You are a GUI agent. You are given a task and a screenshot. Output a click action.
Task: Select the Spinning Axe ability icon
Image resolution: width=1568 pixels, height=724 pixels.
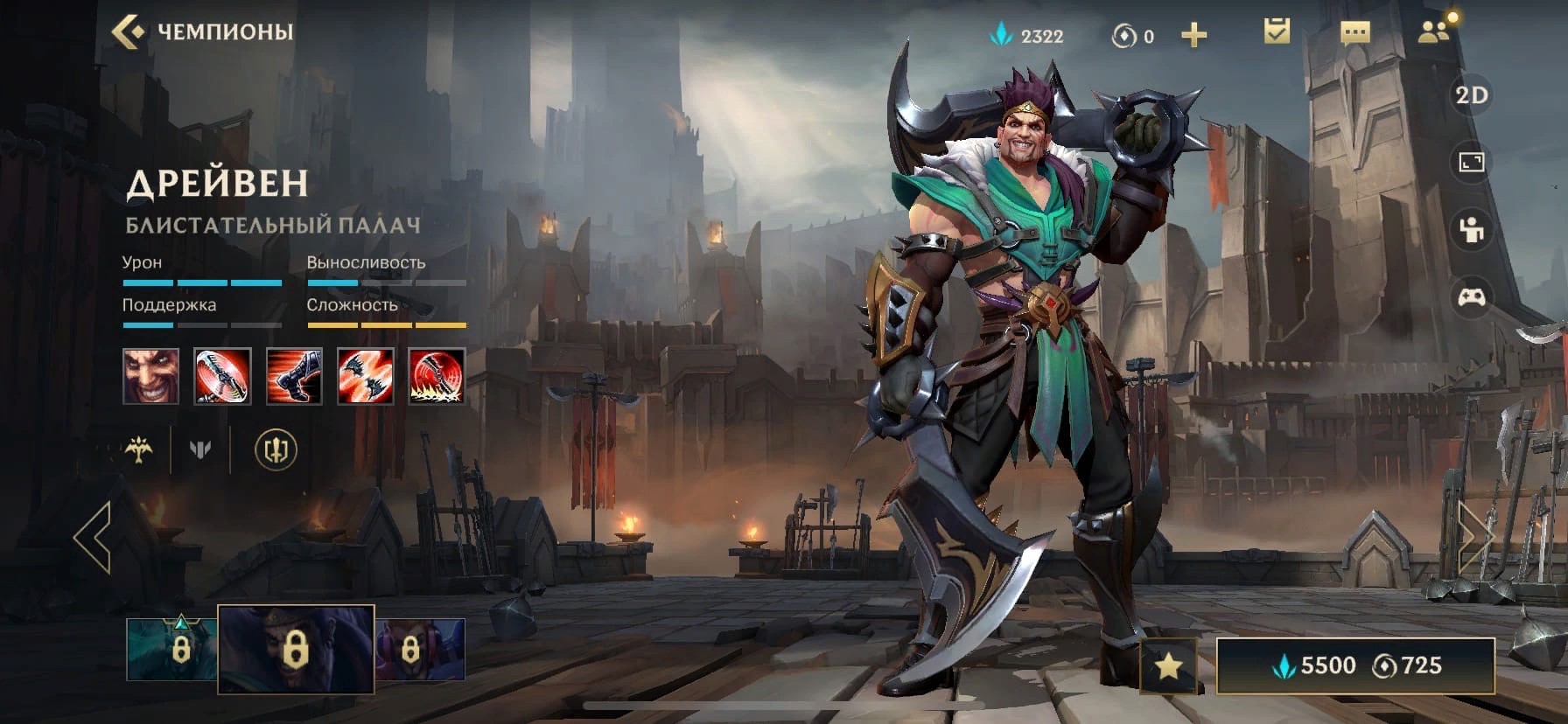tap(222, 376)
